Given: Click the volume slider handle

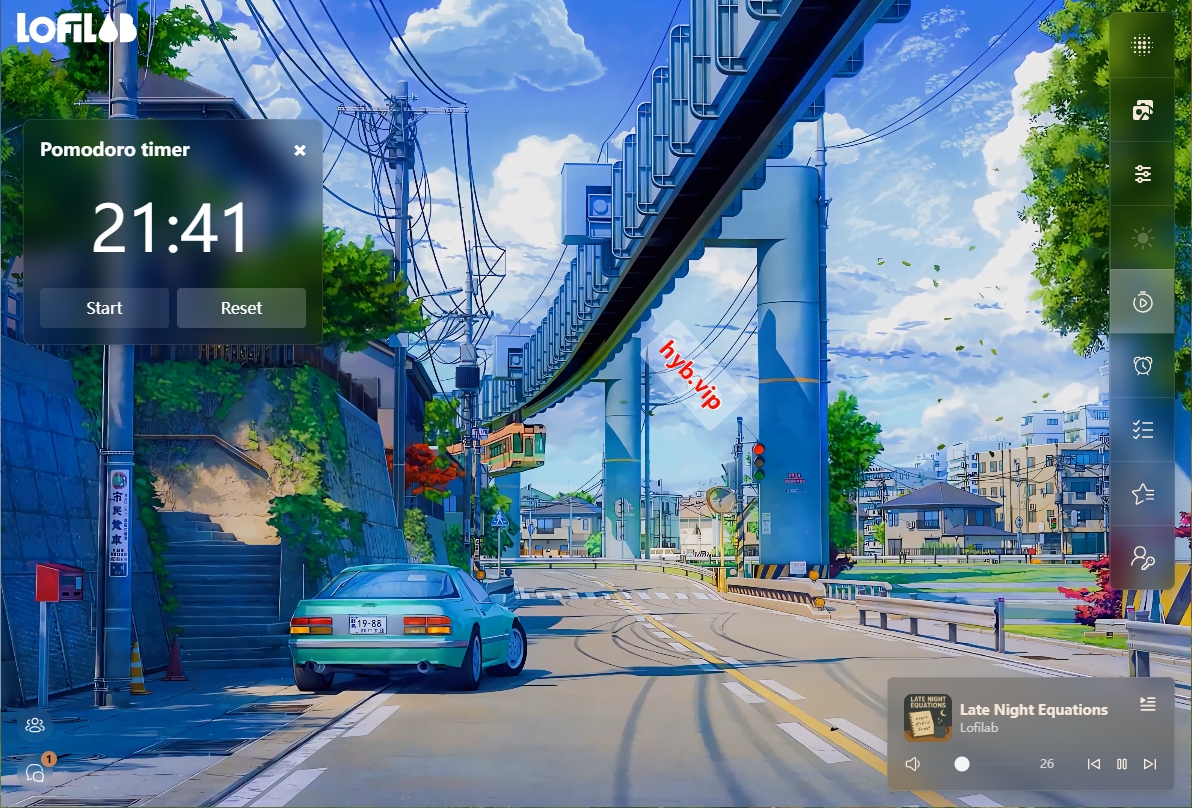Looking at the screenshot, I should (x=962, y=764).
